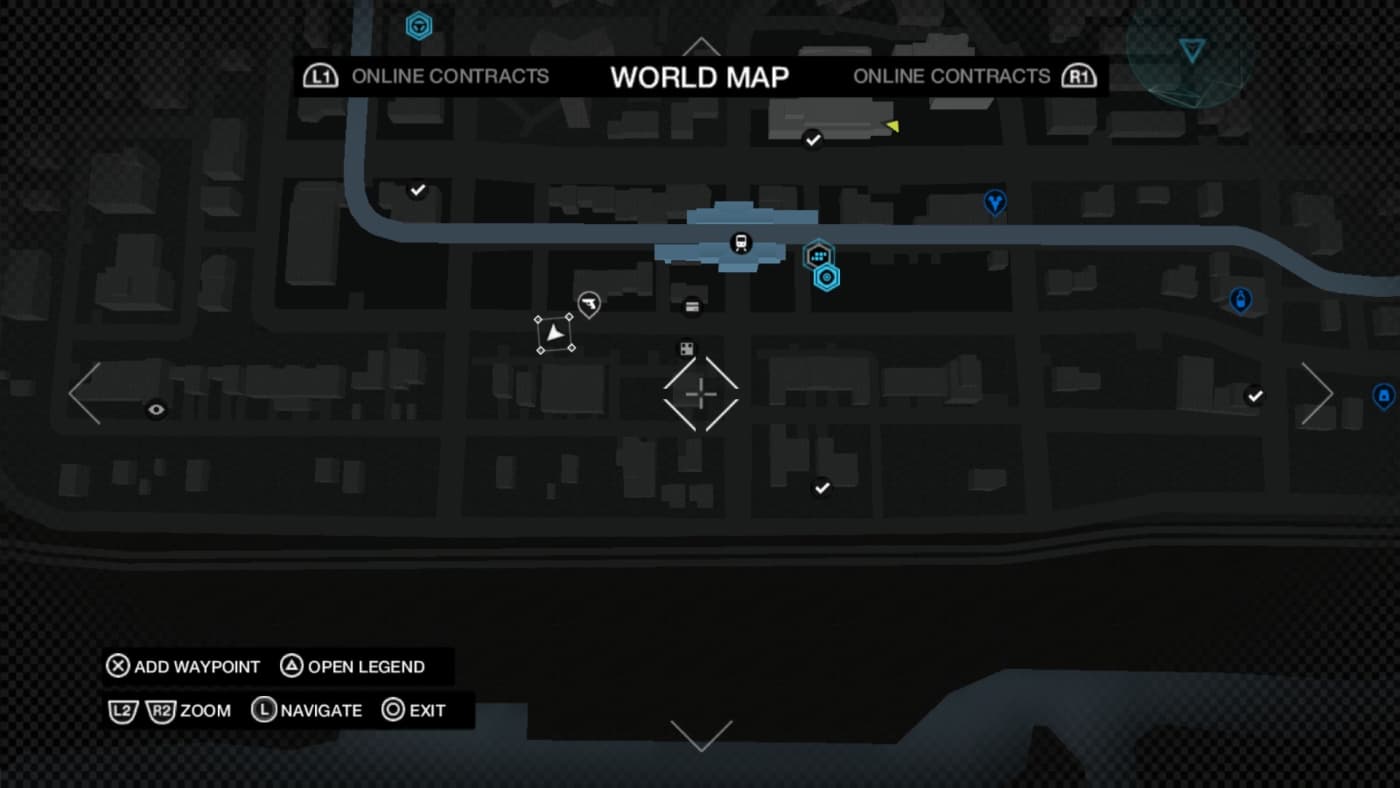Select the glowing blue target hexagon marker
This screenshot has width=1400, height=788.
[x=826, y=277]
